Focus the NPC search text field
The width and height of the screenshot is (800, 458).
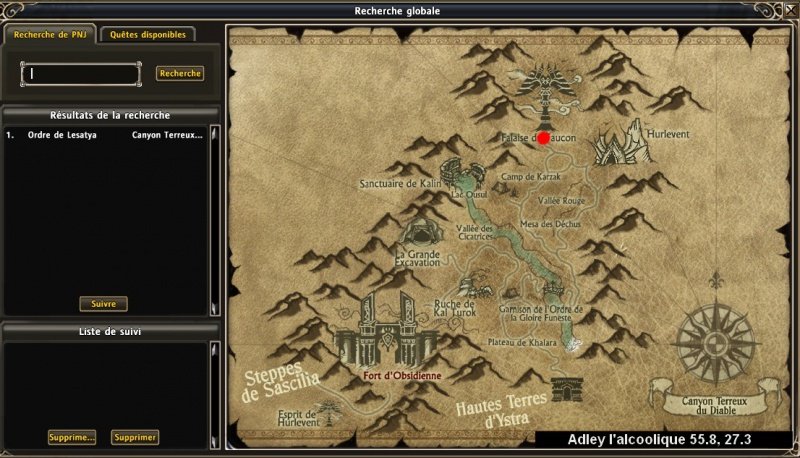pos(82,74)
